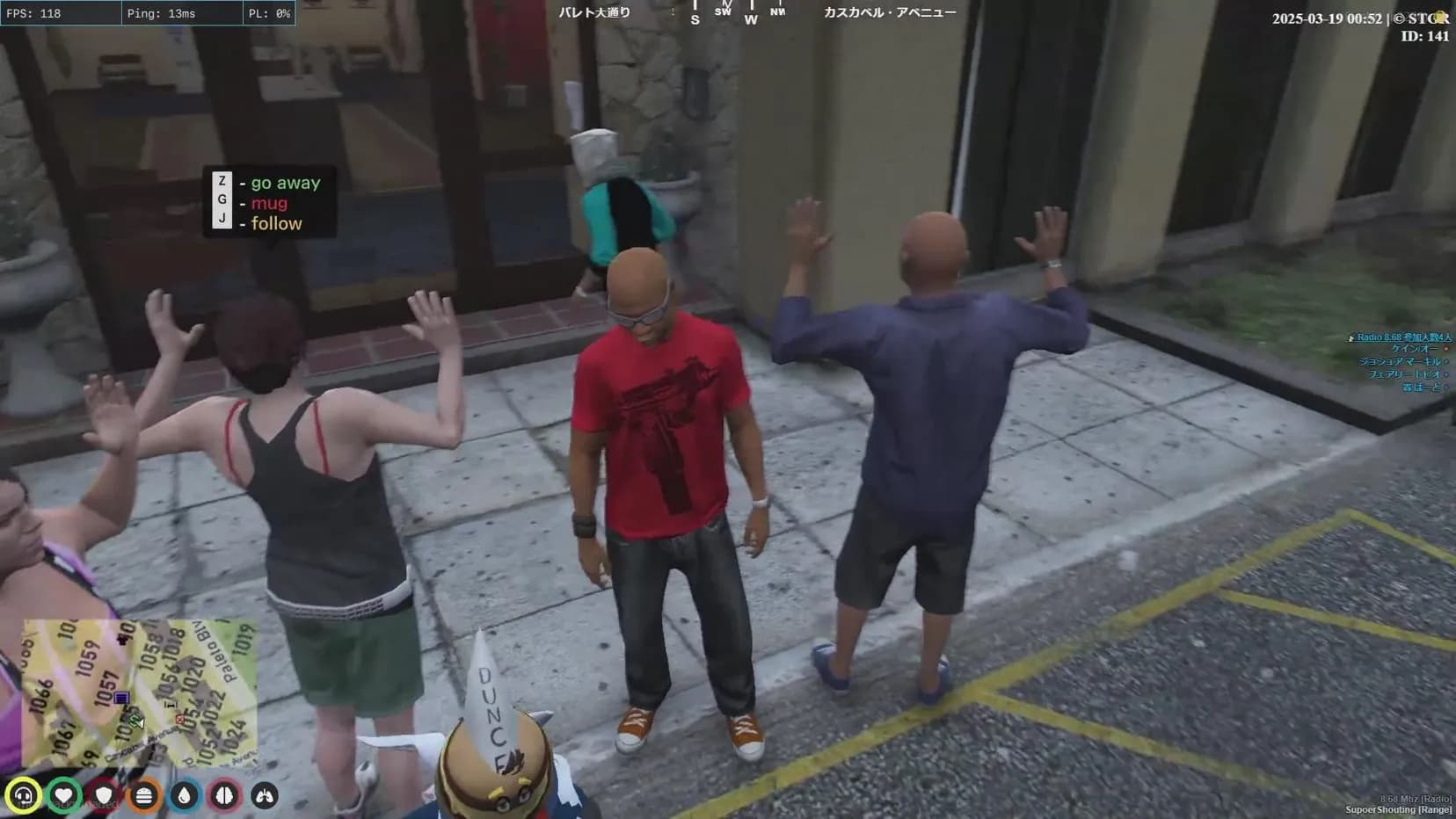Select the brain stress icon
This screenshot has height=819, width=1456.
point(224,796)
